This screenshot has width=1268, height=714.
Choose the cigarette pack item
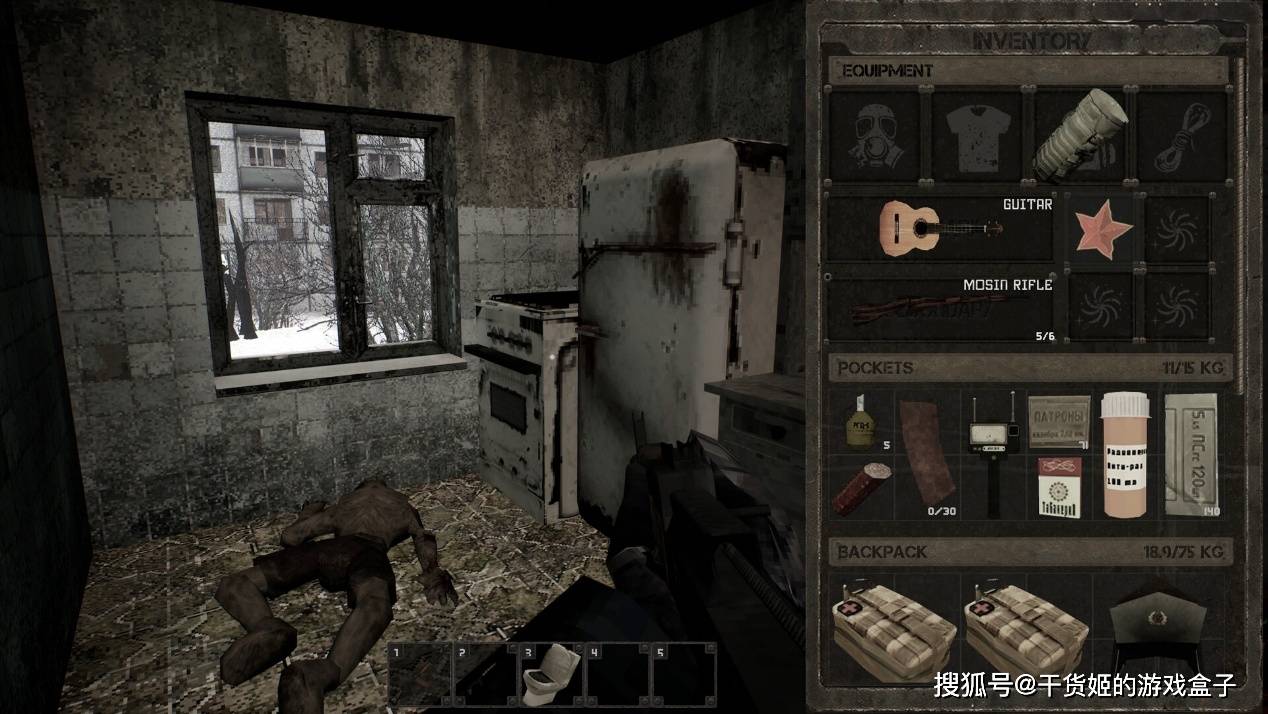(x=1058, y=488)
